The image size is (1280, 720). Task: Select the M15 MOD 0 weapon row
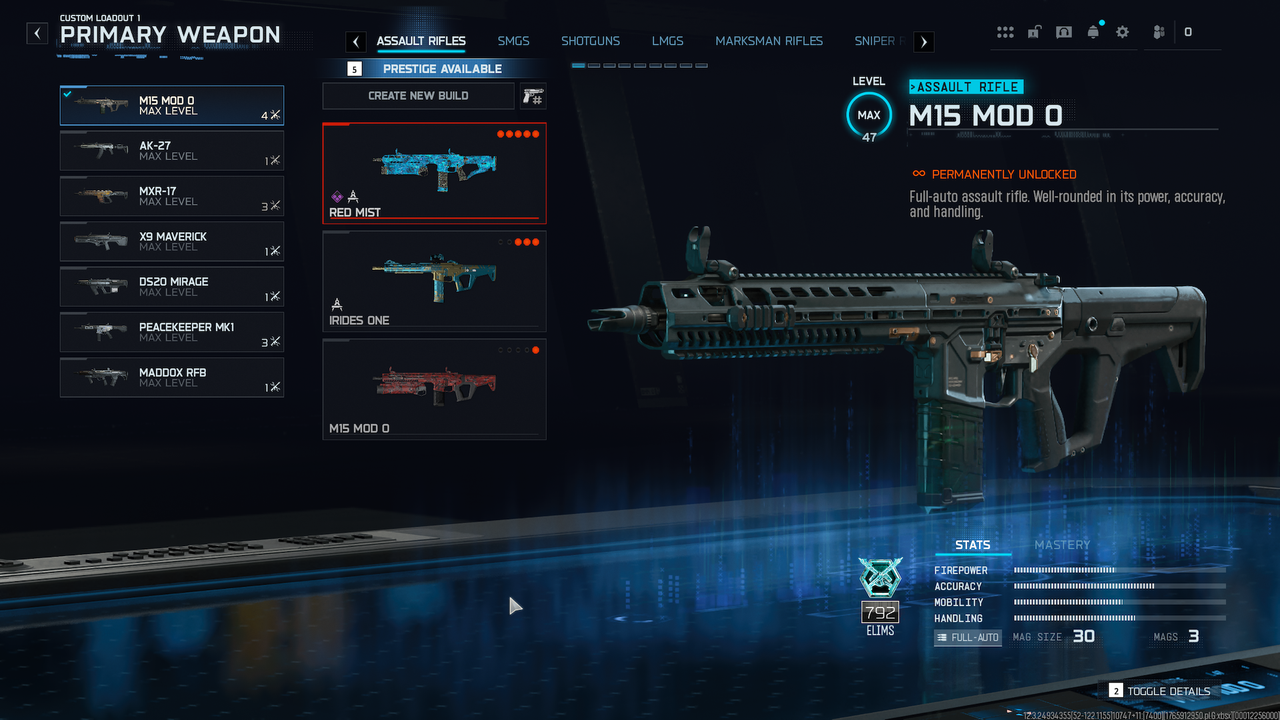pyautogui.click(x=171, y=105)
